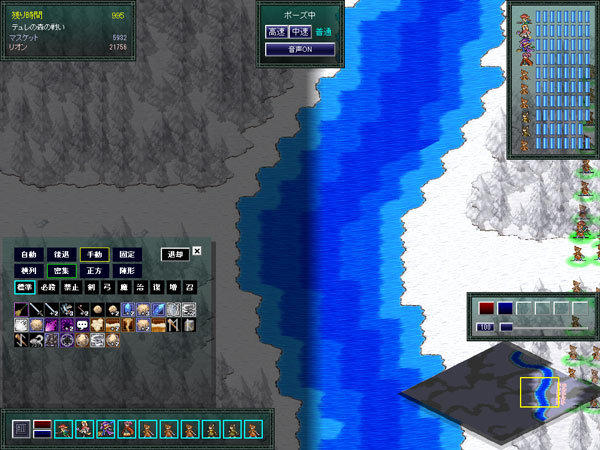Choose the 後退 fall back command

62,254
